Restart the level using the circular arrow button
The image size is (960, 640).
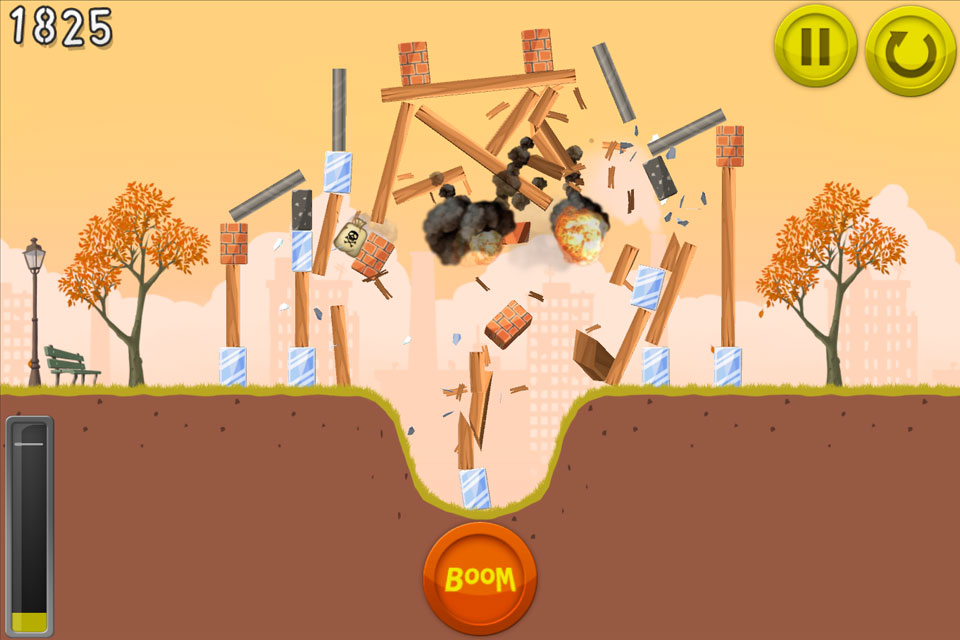click(909, 51)
